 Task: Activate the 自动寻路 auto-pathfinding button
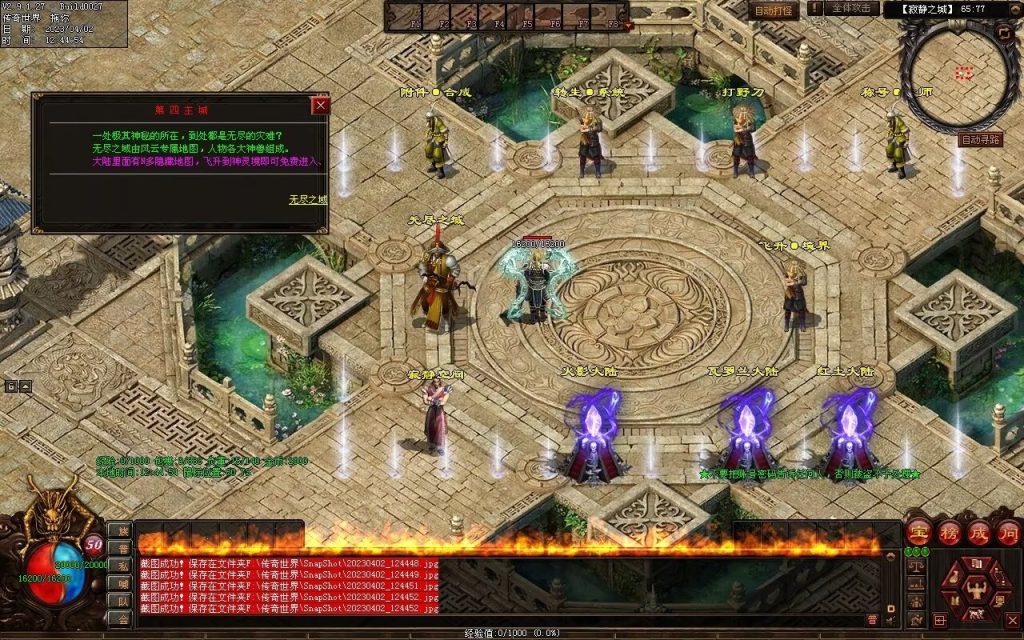pos(980,140)
